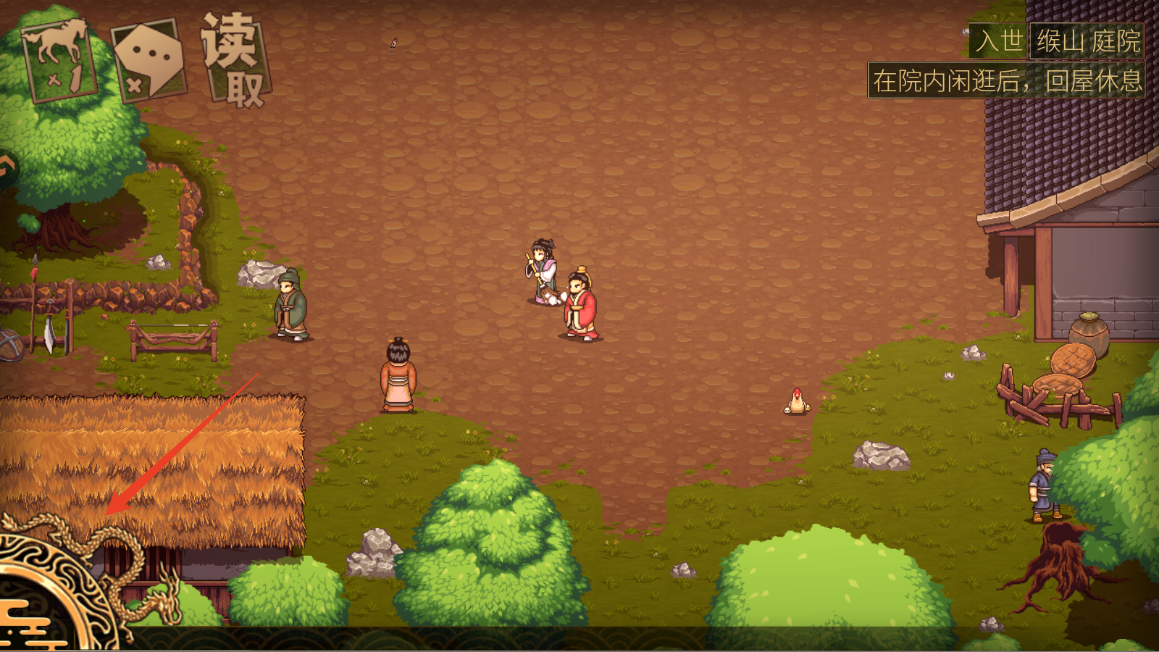Select the 入世 mode label
Image resolution: width=1159 pixels, height=652 pixels.
click(x=998, y=41)
